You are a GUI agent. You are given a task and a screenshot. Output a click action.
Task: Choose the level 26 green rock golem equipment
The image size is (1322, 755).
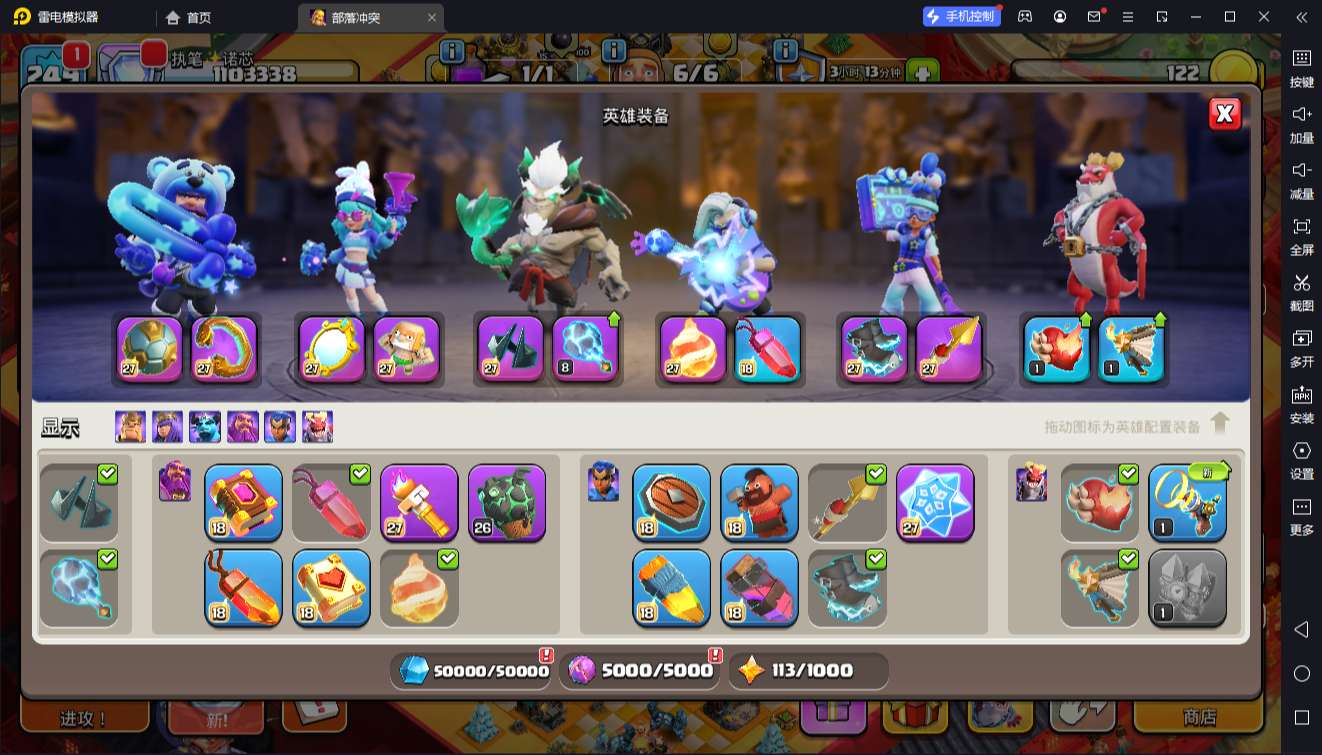507,503
